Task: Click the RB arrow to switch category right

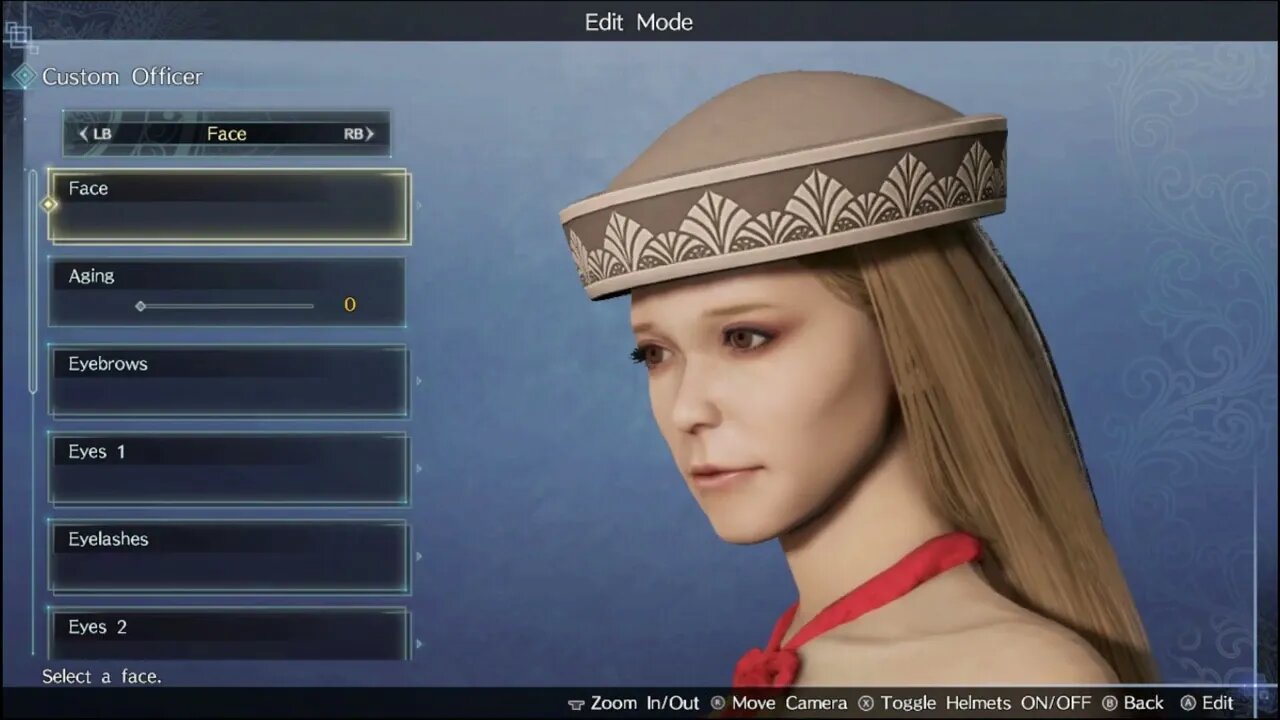Action: [x=367, y=133]
